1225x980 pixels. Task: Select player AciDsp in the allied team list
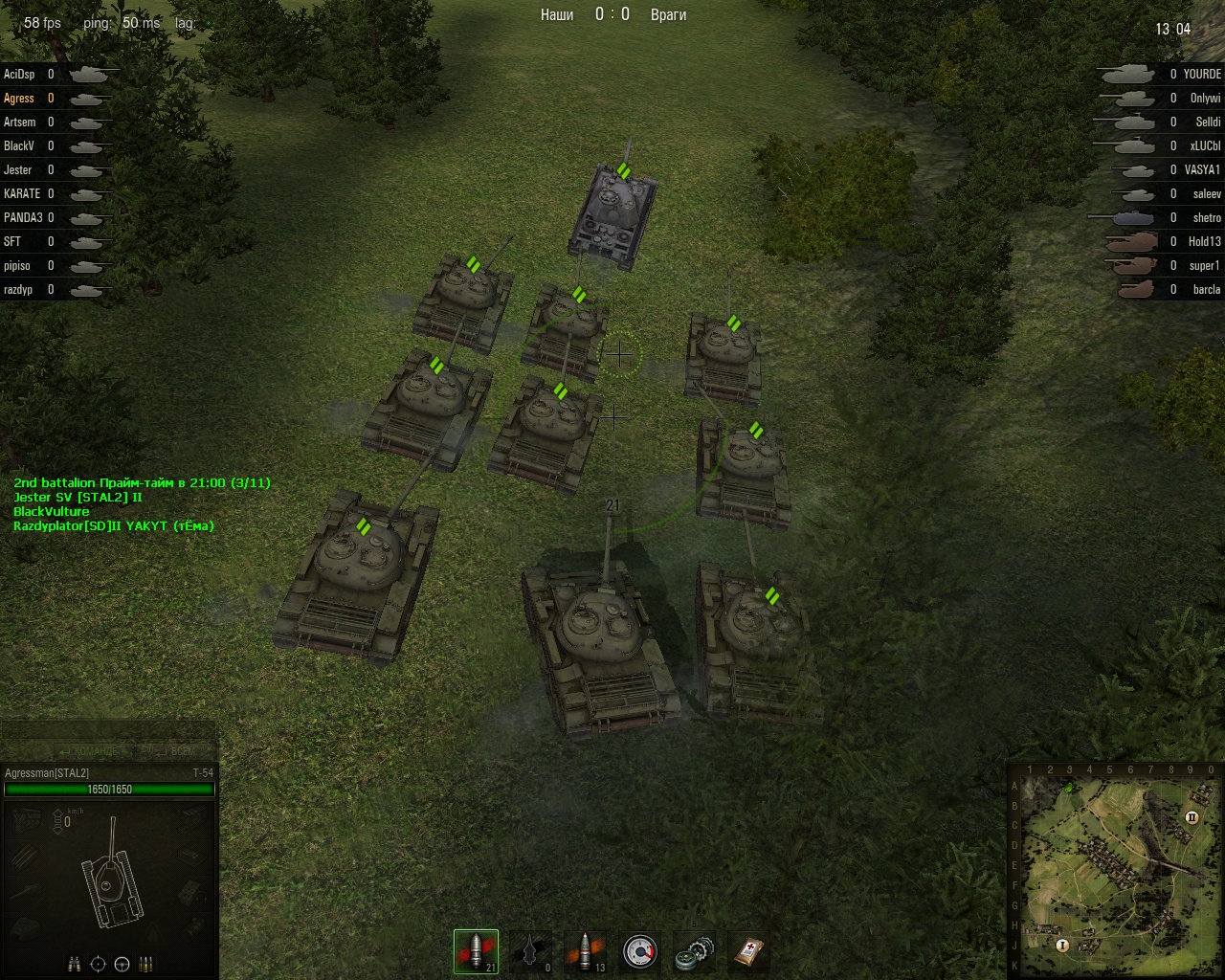click(x=19, y=74)
